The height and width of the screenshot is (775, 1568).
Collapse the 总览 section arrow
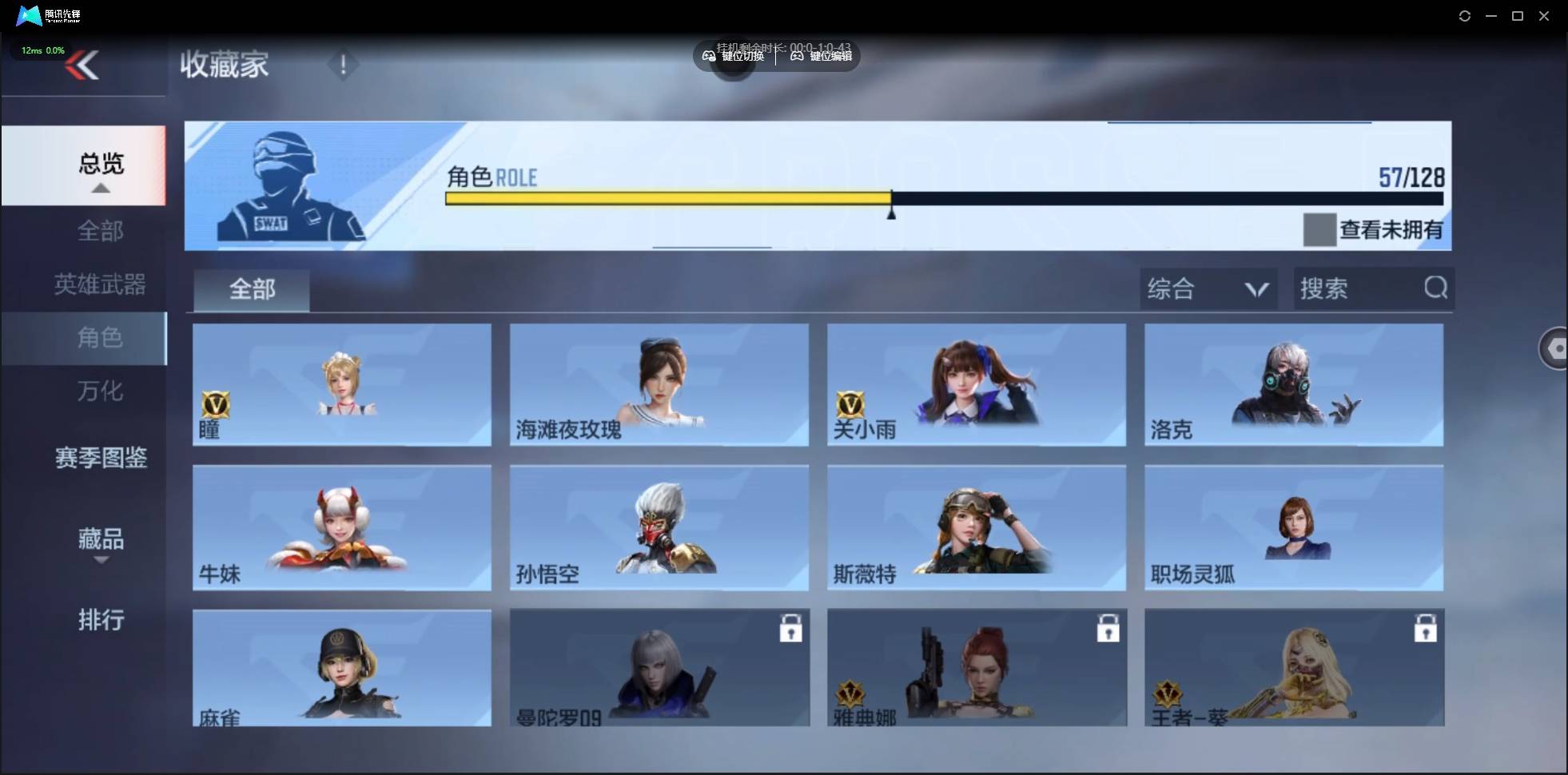[x=100, y=187]
